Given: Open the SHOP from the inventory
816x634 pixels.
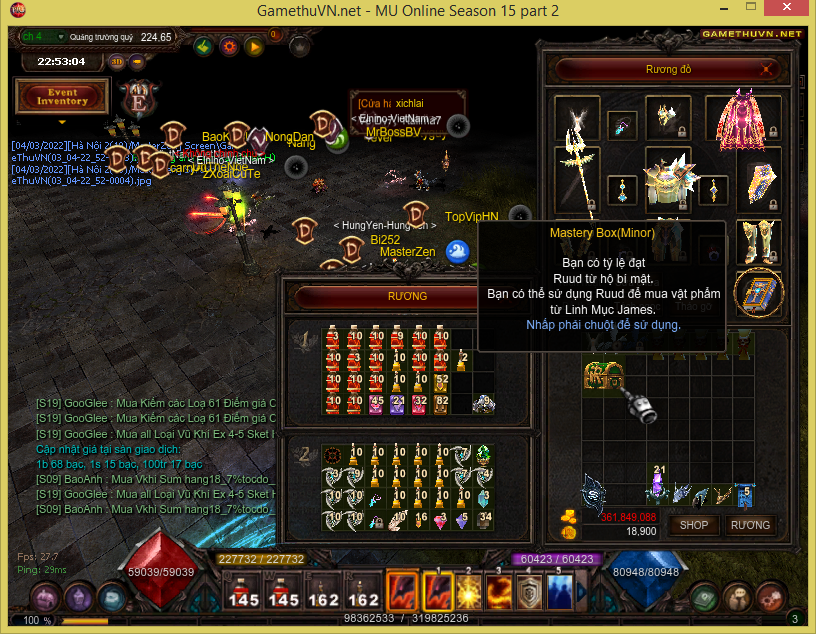Looking at the screenshot, I should 694,524.
